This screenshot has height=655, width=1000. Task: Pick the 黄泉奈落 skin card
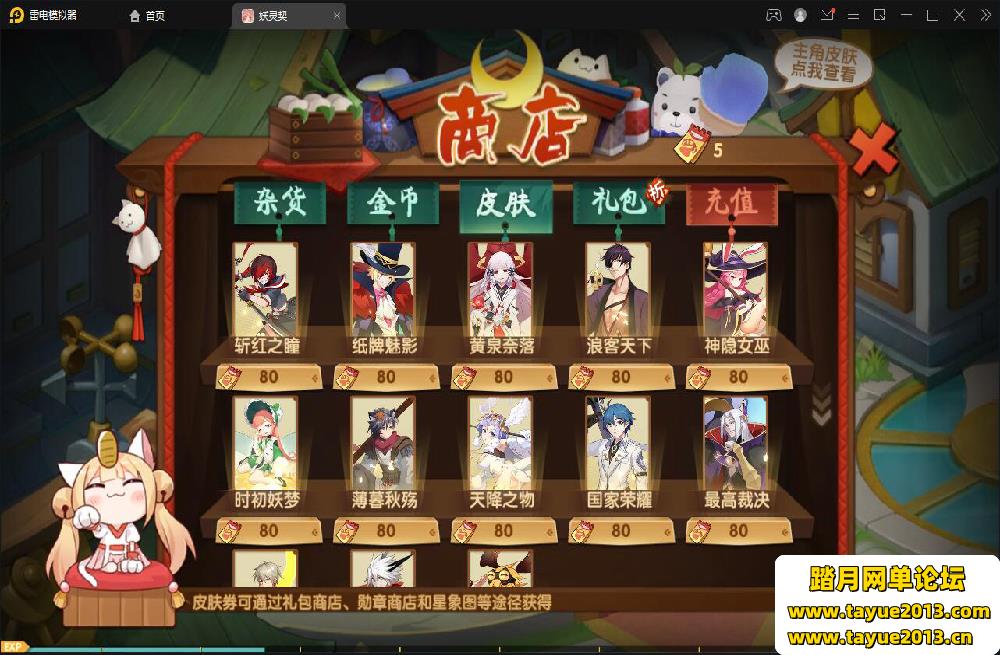point(500,290)
